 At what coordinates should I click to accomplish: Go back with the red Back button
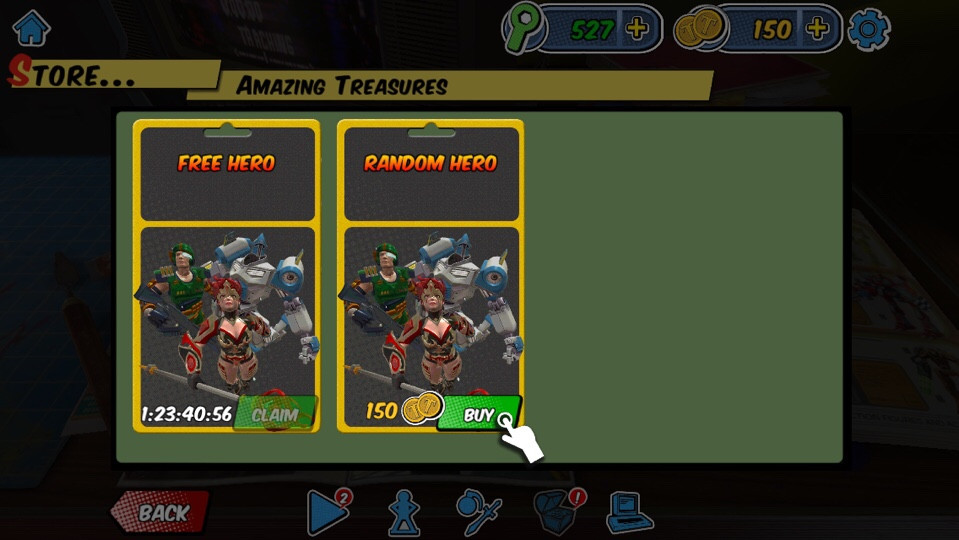(160, 513)
